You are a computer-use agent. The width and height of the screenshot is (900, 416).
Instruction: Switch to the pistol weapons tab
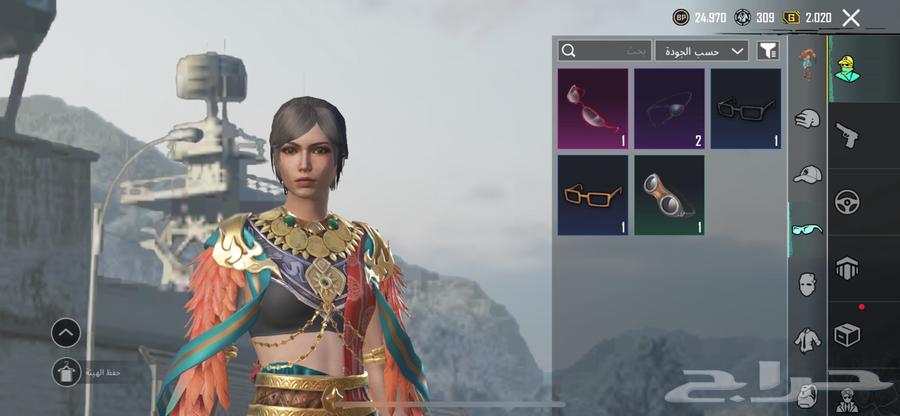point(848,135)
